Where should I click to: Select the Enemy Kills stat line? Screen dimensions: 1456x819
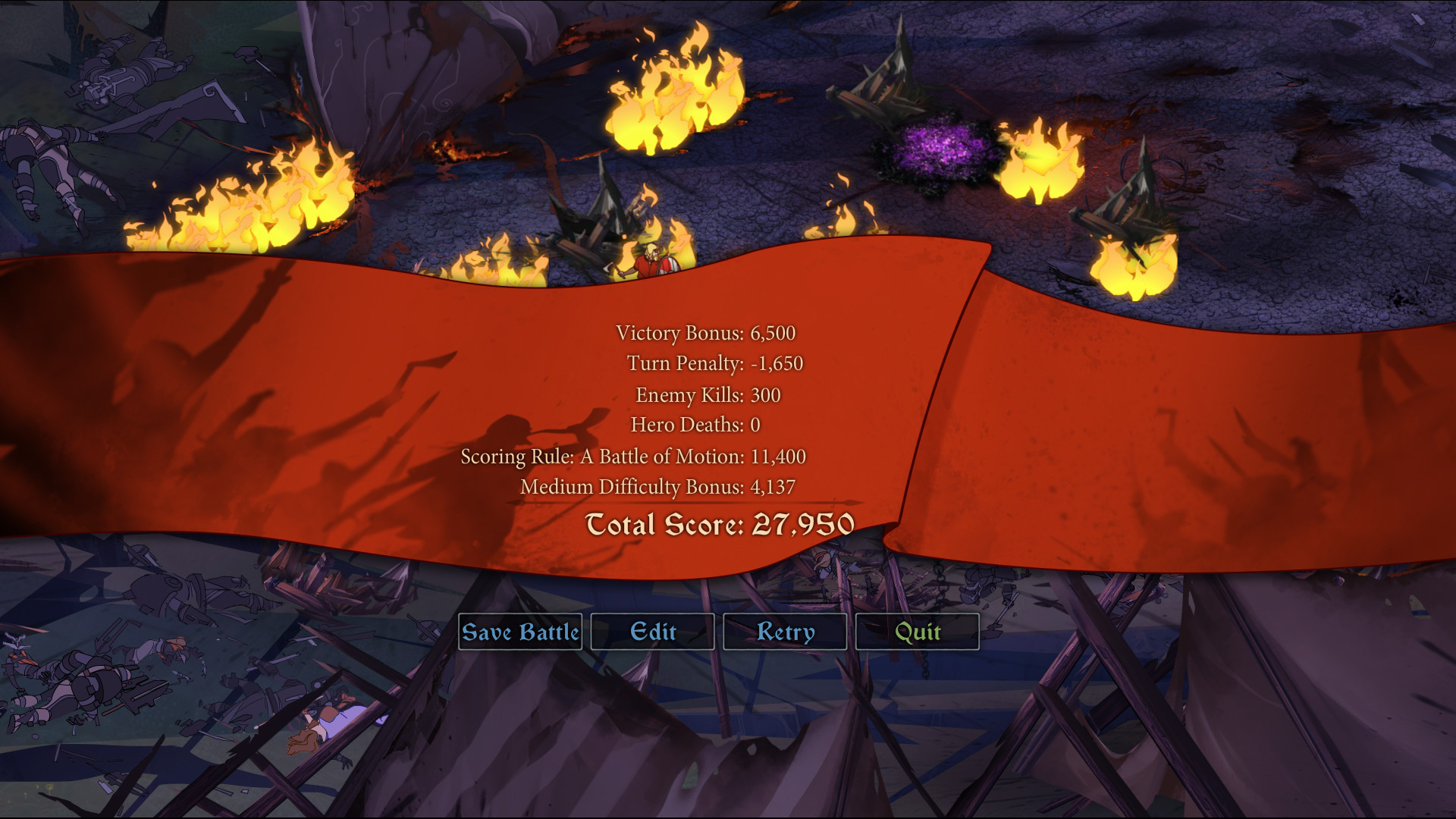pos(708,394)
